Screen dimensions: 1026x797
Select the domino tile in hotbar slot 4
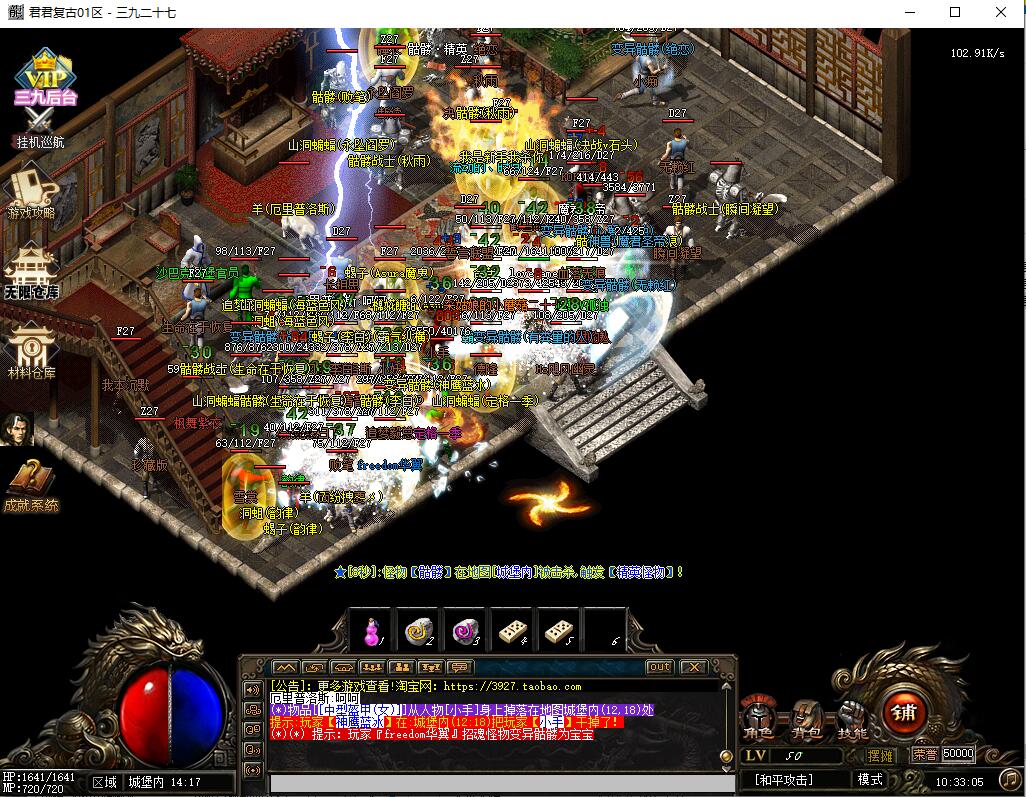[512, 632]
